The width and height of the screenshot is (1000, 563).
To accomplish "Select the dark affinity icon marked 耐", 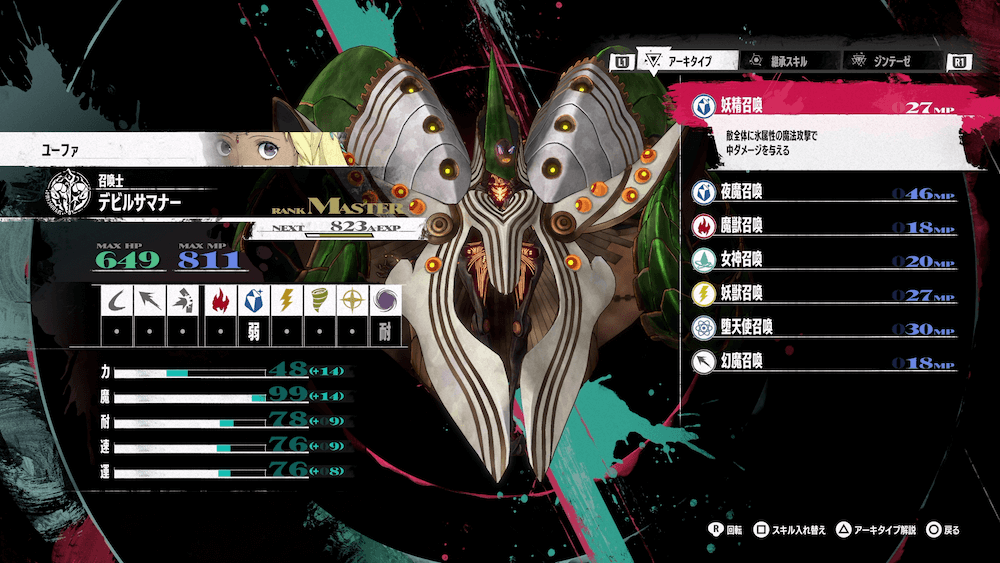I will (x=384, y=298).
